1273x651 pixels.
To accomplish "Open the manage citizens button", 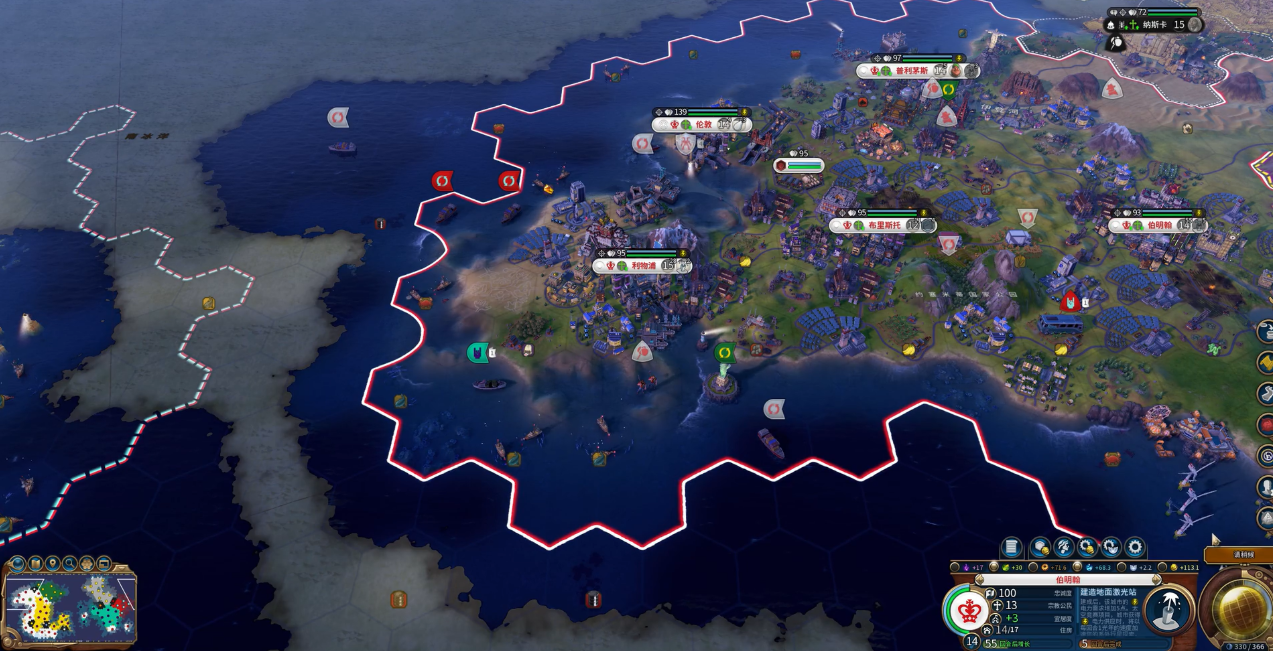I will coord(1064,547).
